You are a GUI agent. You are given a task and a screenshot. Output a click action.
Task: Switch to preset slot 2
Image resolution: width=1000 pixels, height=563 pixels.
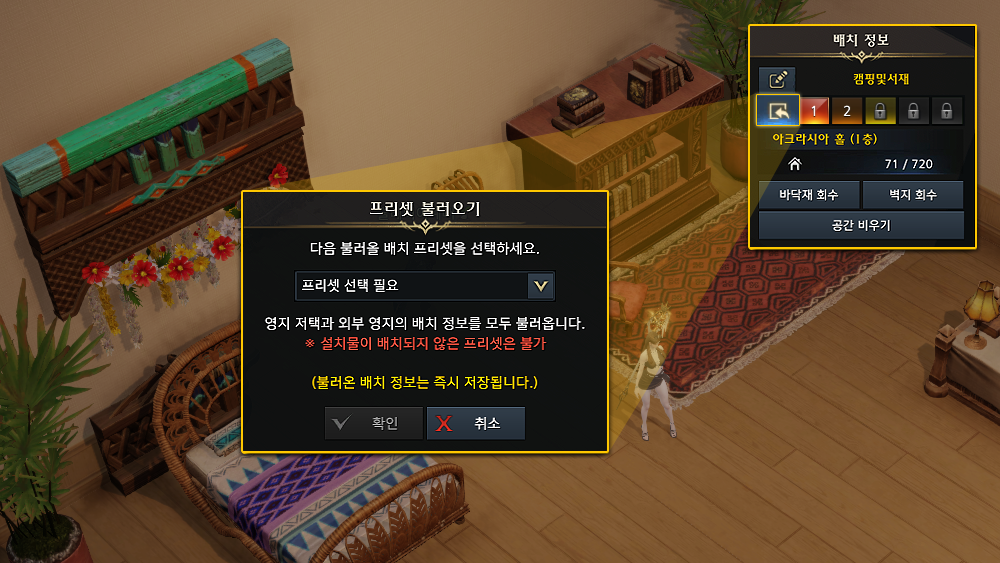pyautogui.click(x=846, y=110)
